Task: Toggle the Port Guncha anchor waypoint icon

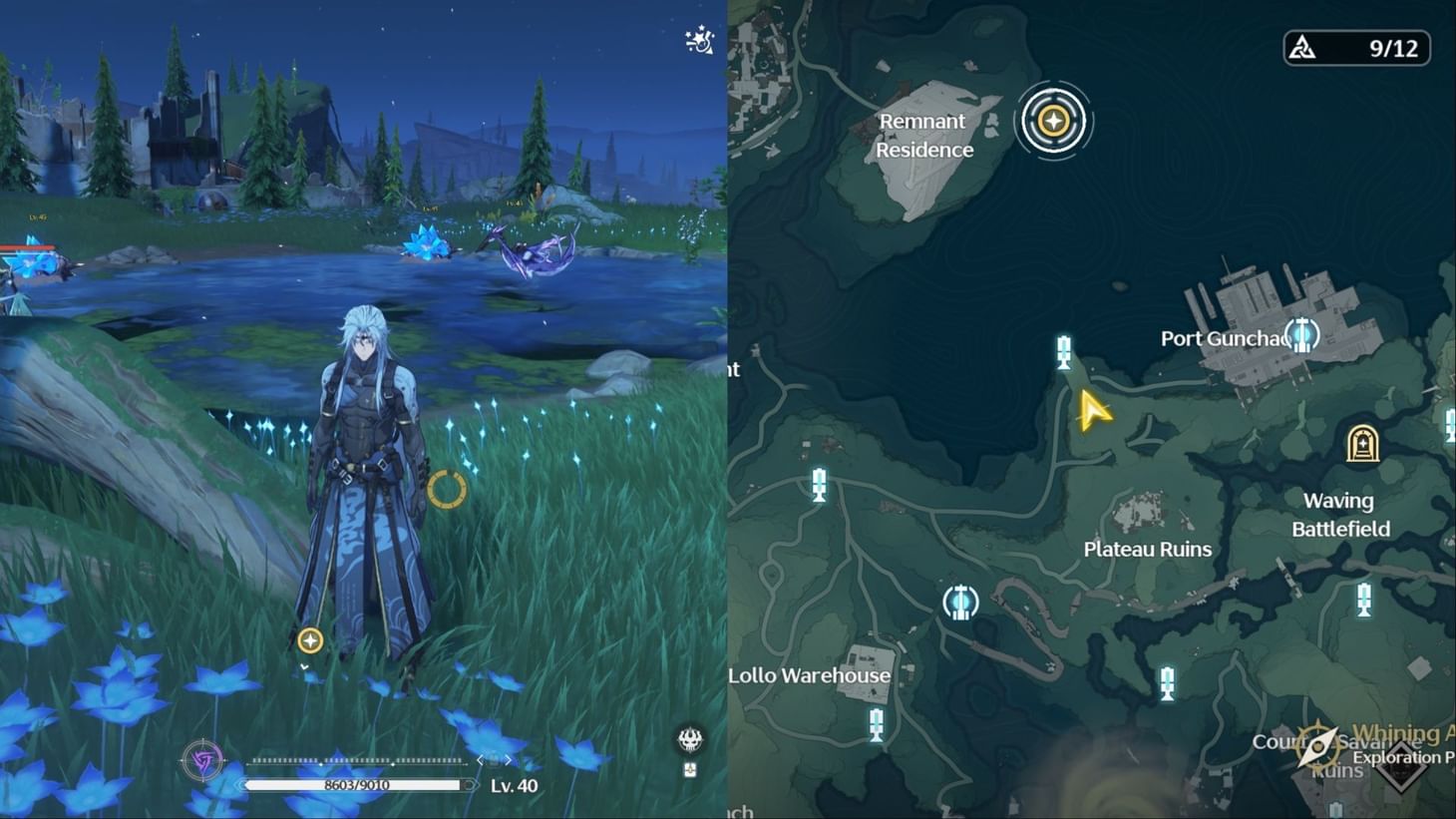Action: [1301, 336]
